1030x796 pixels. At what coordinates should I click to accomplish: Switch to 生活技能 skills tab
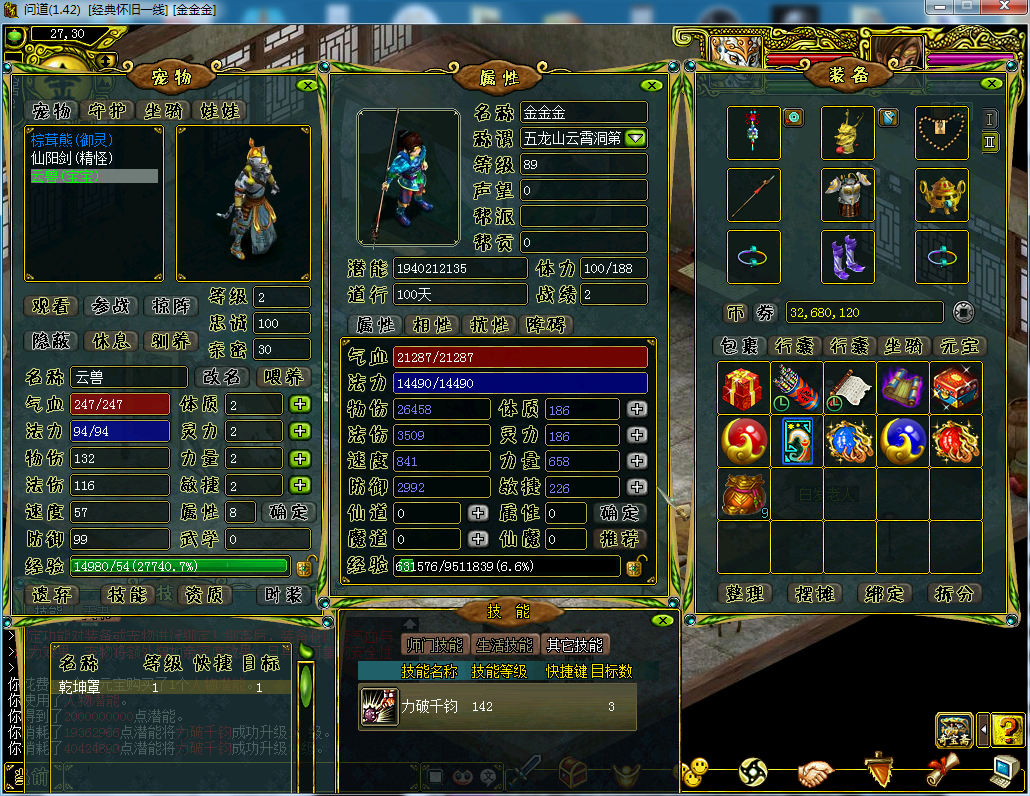504,645
